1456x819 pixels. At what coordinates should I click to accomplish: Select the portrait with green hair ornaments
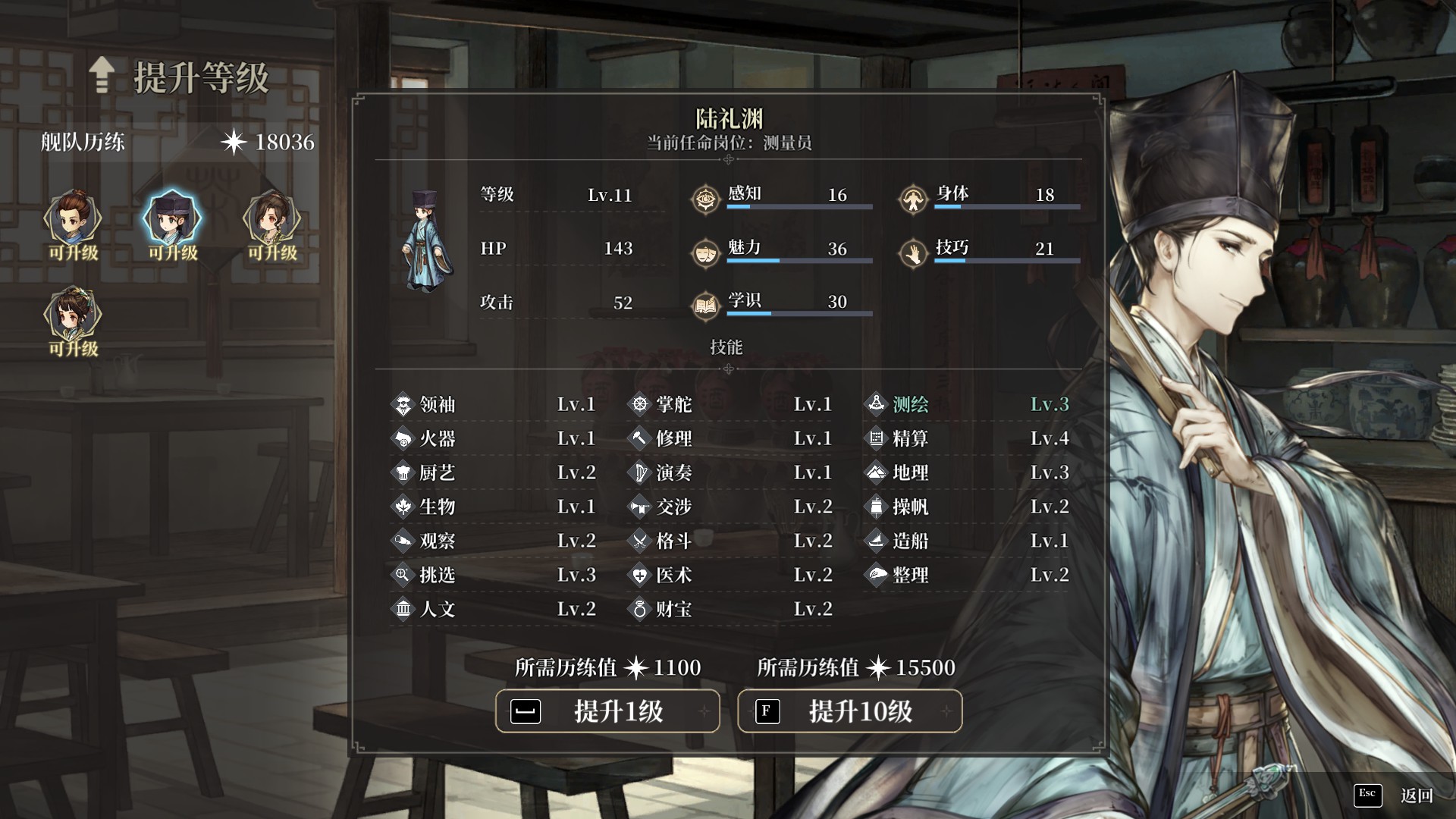click(x=73, y=315)
